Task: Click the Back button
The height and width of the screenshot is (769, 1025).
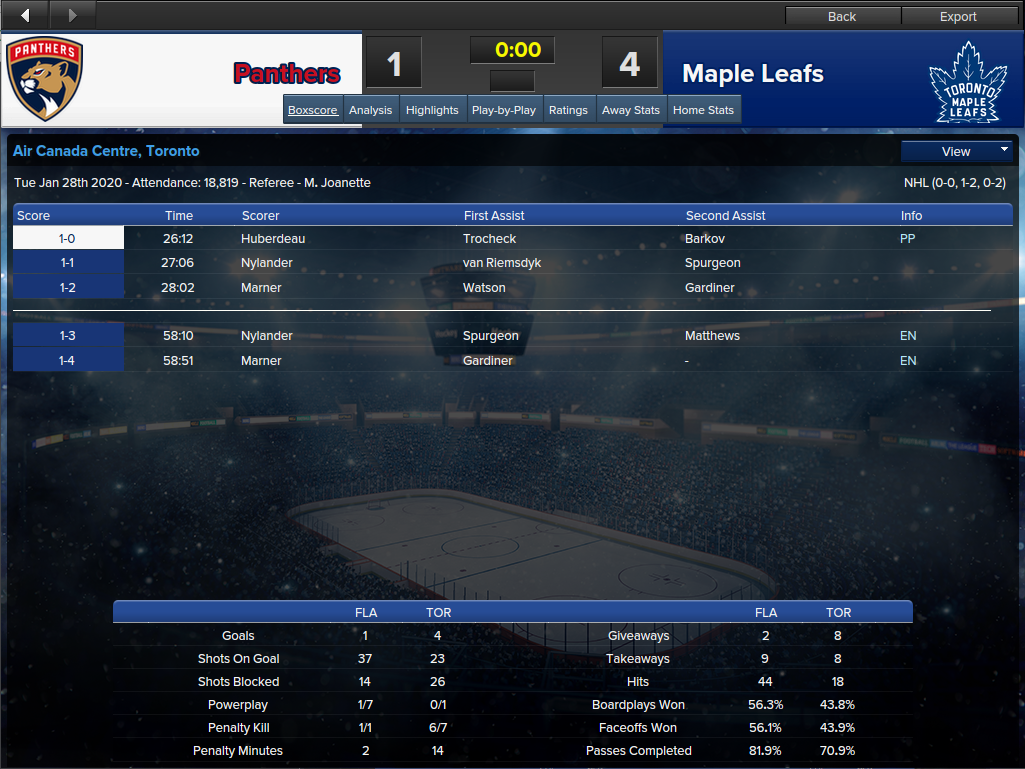Action: click(842, 16)
